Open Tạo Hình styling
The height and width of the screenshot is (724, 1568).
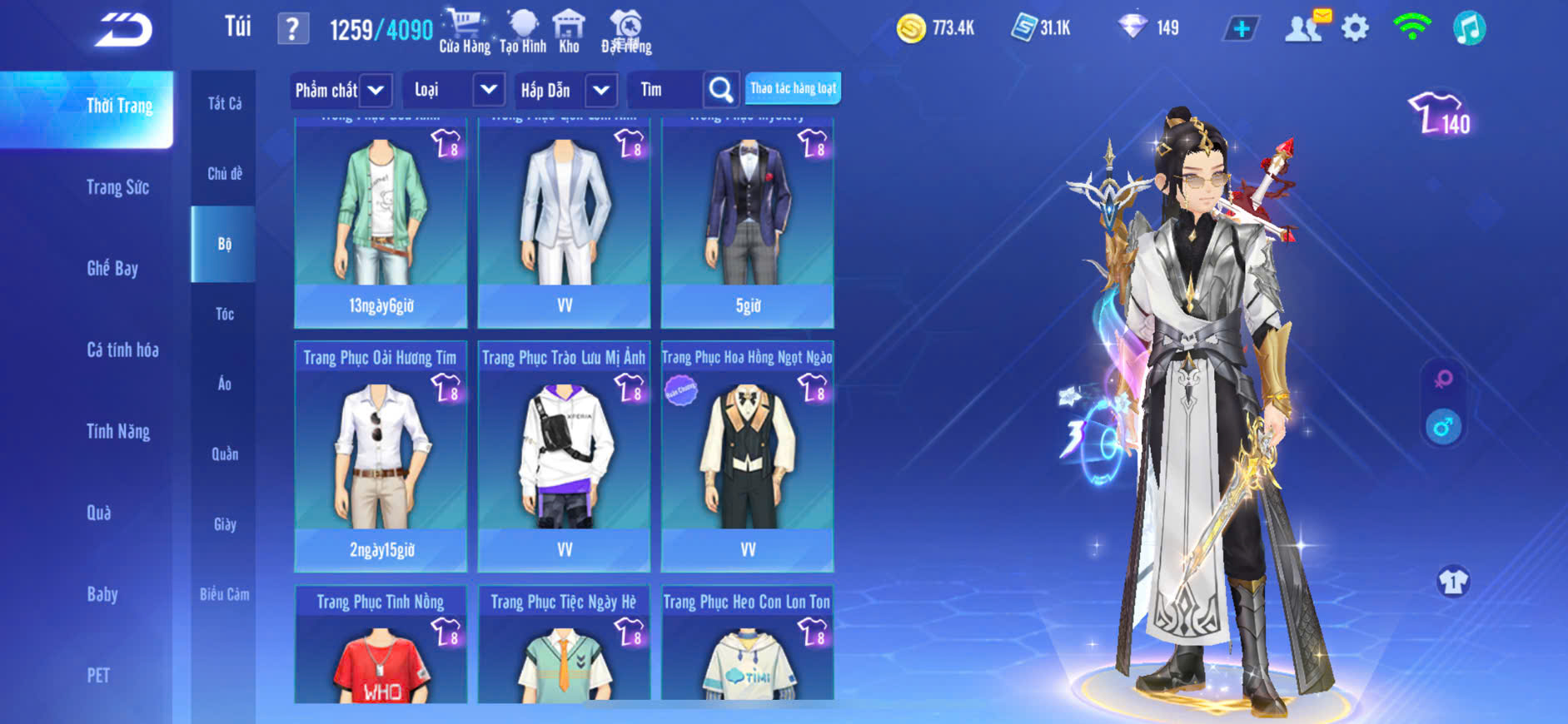tap(523, 32)
